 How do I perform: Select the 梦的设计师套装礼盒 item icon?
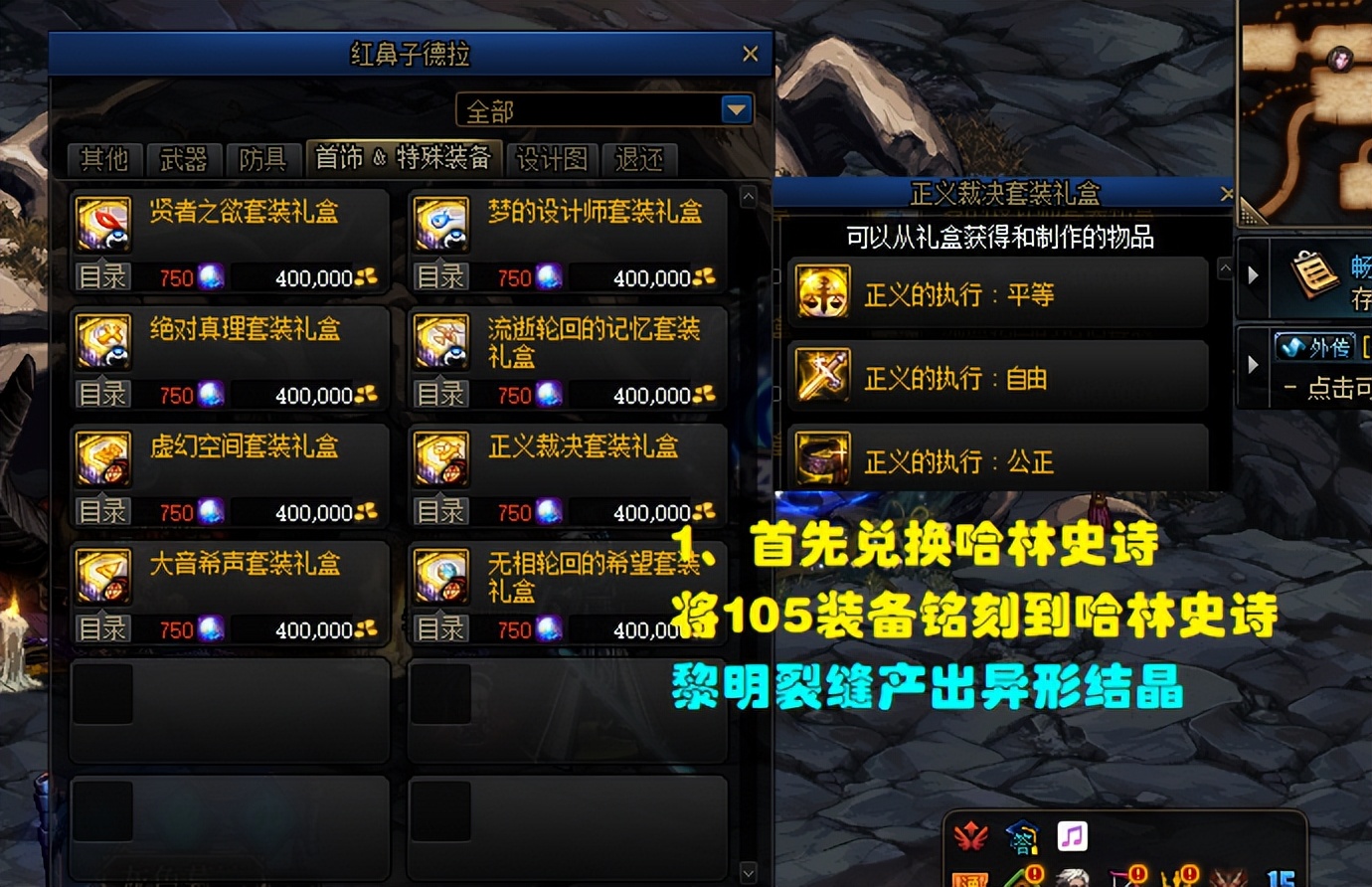440,224
